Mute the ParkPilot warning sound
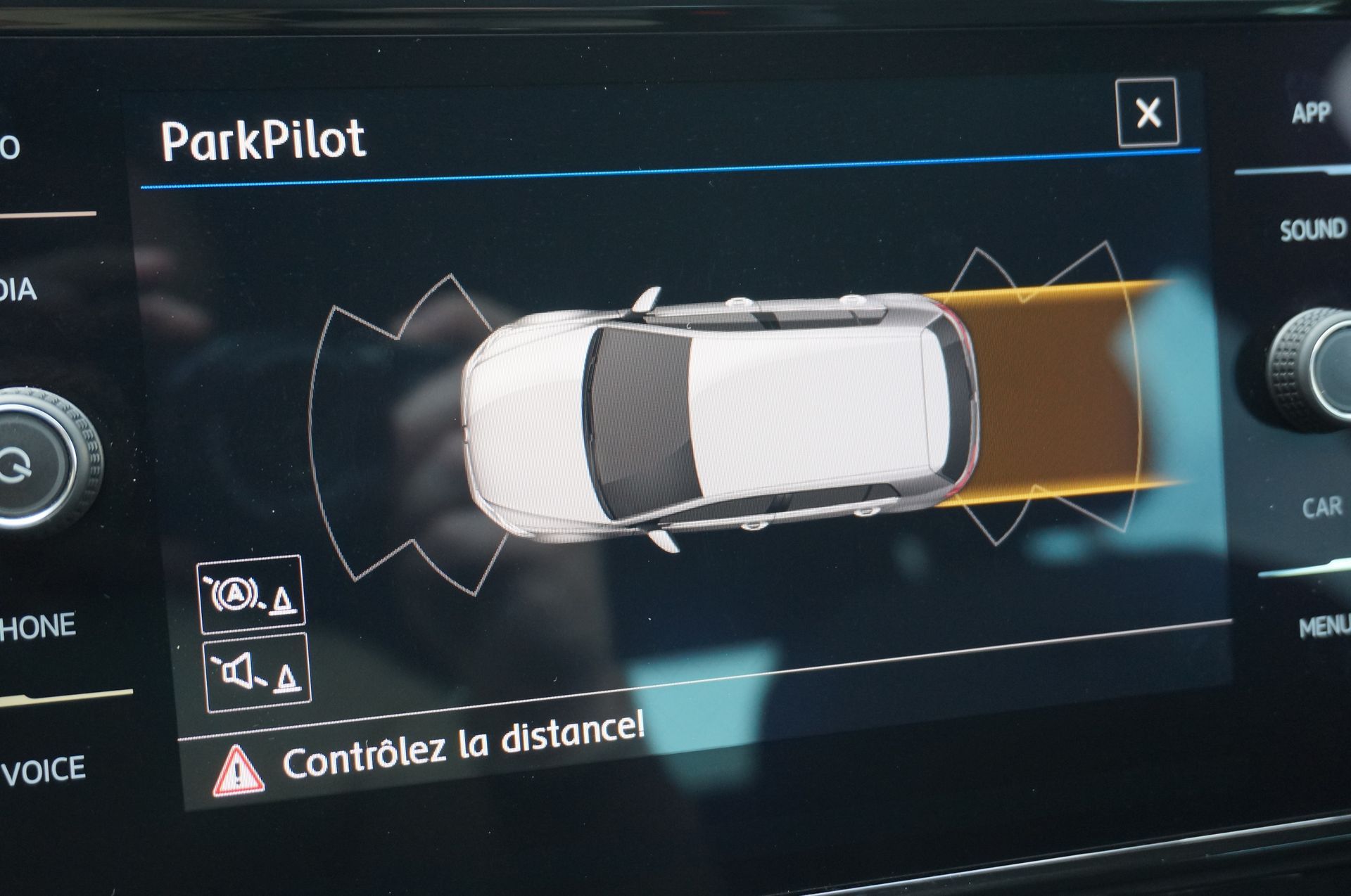1351x896 pixels. (x=258, y=673)
